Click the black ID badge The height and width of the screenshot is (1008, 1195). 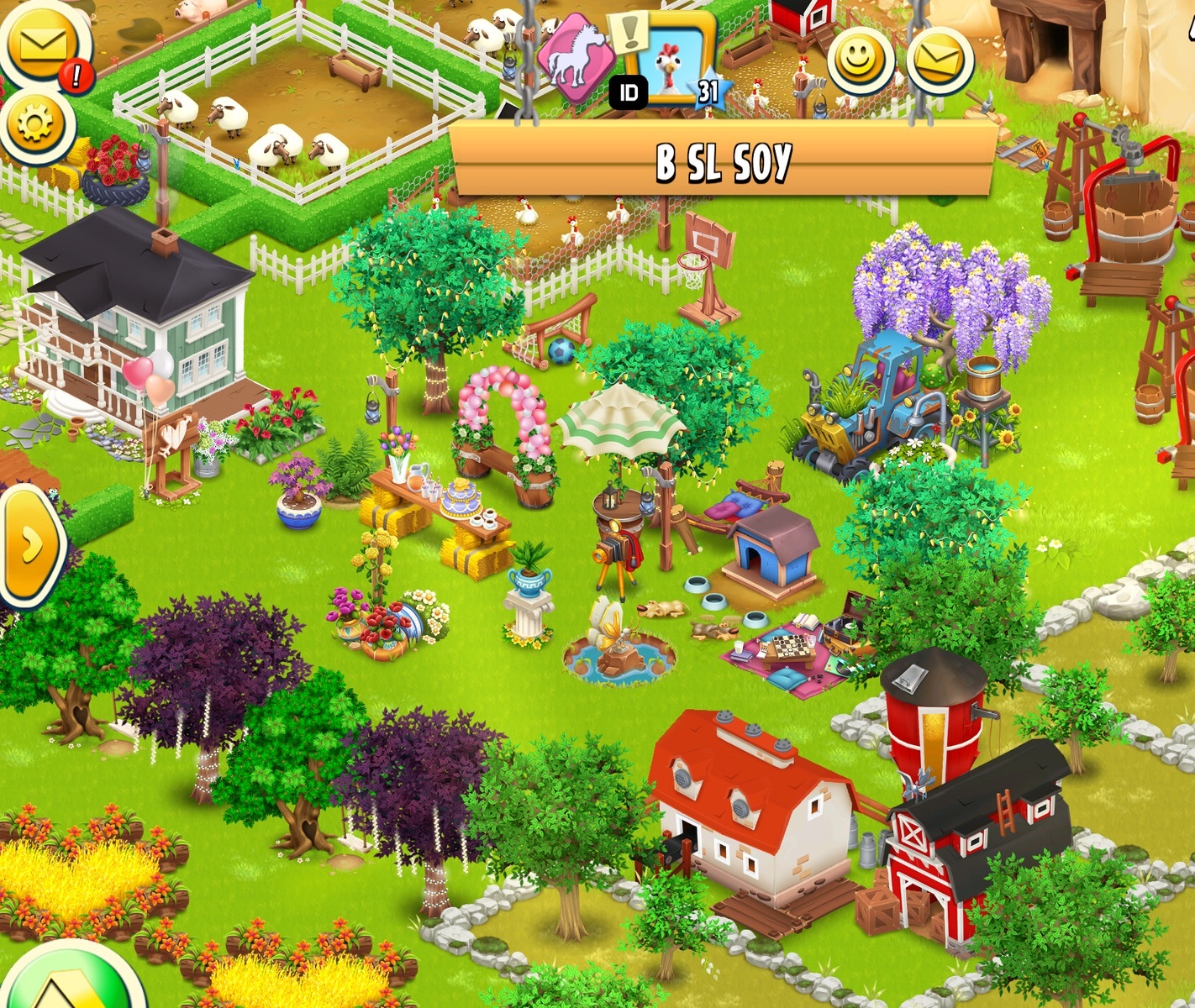629,92
